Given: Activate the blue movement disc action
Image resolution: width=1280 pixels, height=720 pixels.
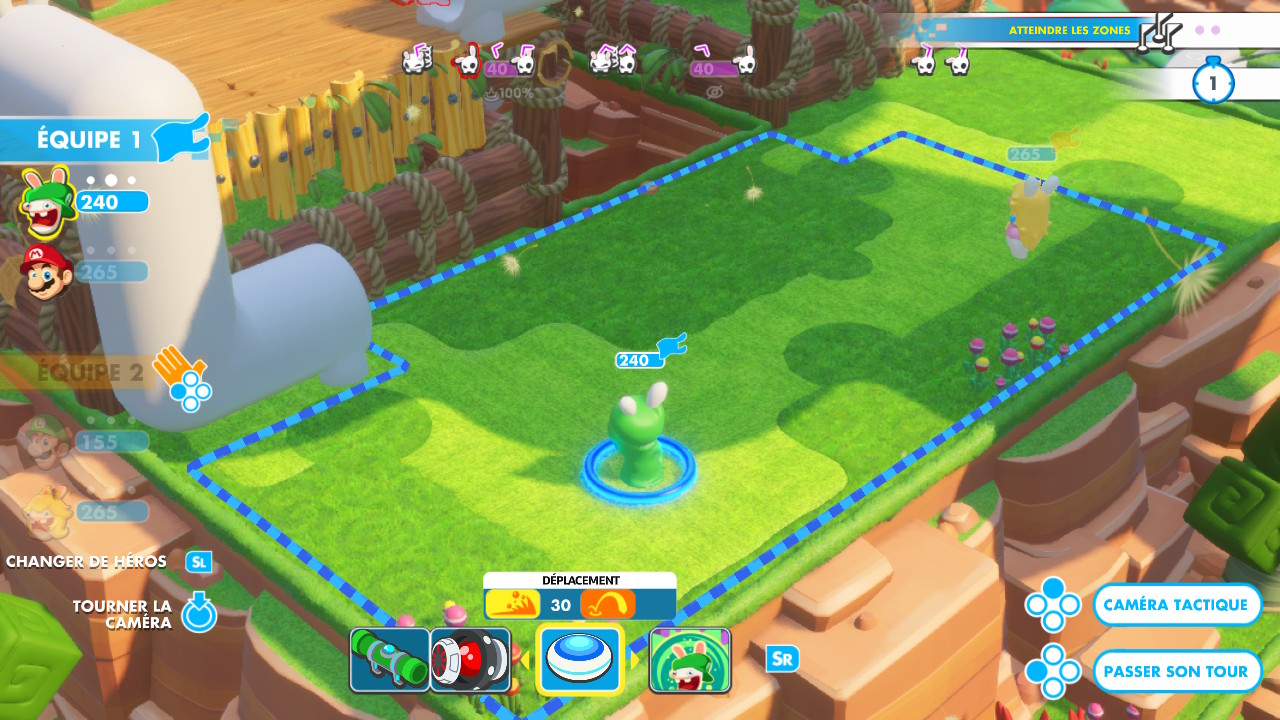Looking at the screenshot, I should pos(580,660).
